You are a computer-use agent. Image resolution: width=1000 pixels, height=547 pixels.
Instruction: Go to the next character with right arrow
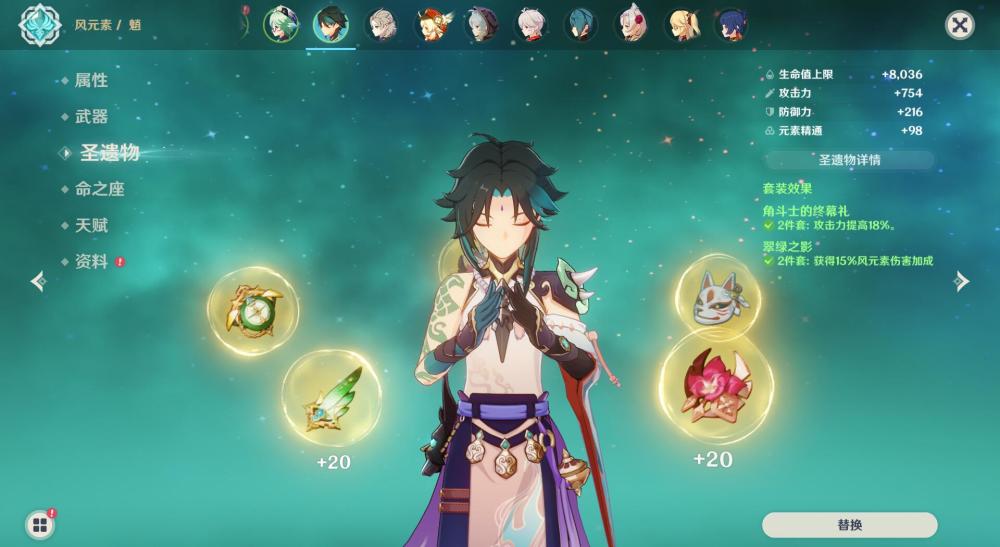point(962,281)
